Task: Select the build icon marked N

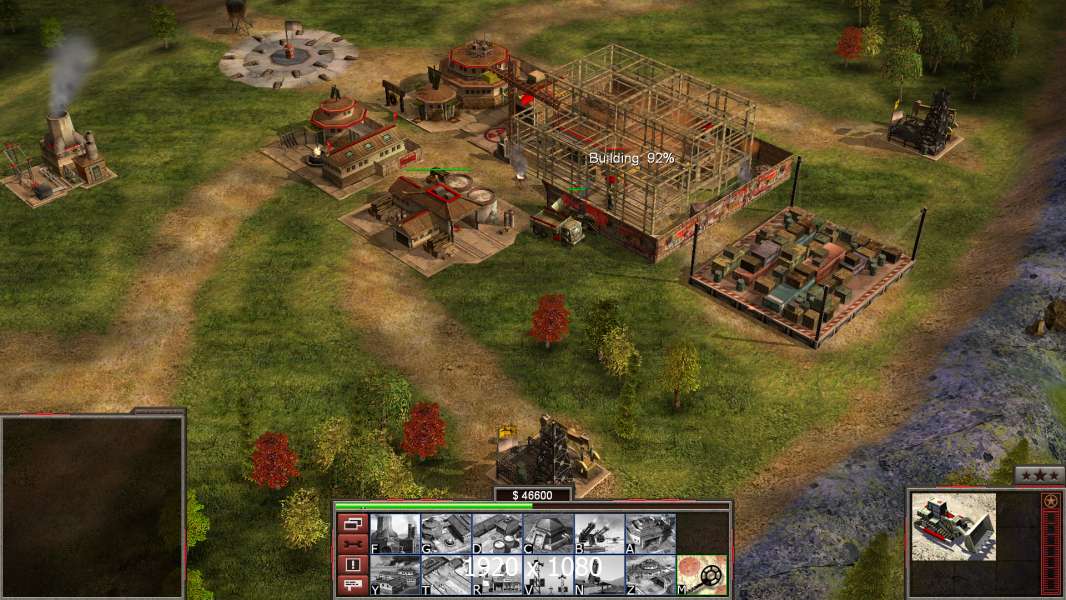Action: [599, 574]
